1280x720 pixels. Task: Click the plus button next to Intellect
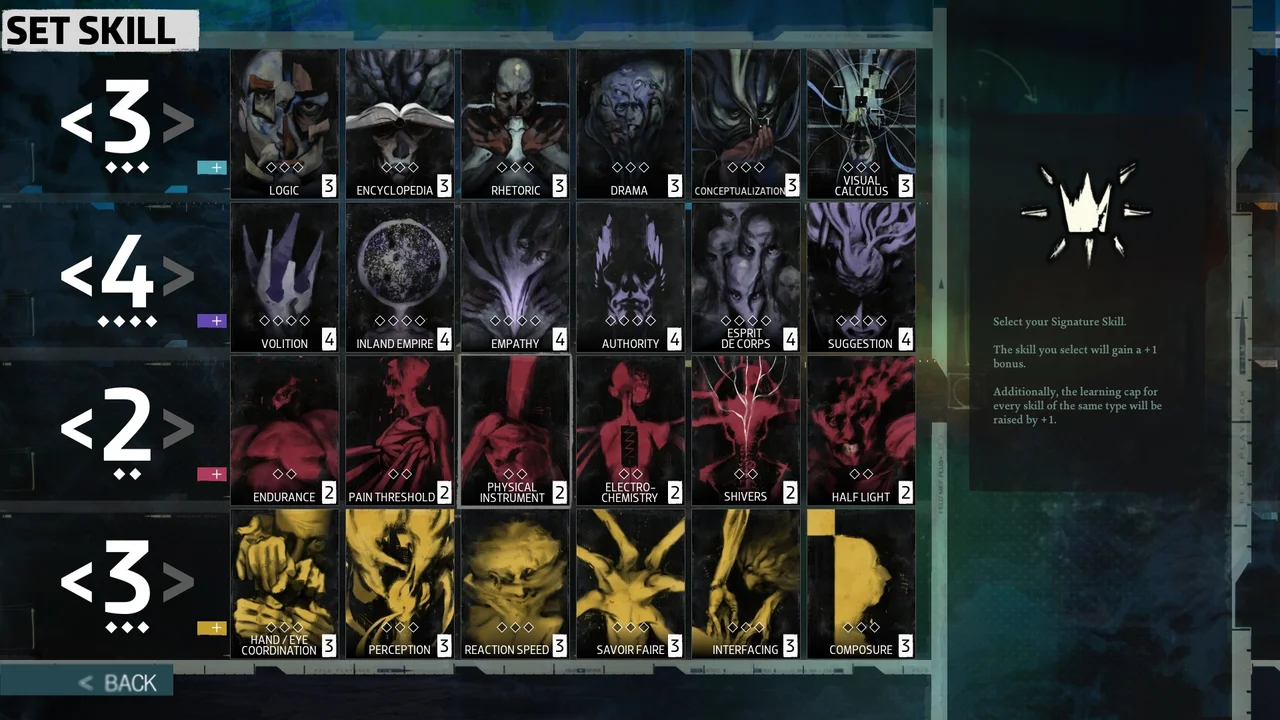211,168
